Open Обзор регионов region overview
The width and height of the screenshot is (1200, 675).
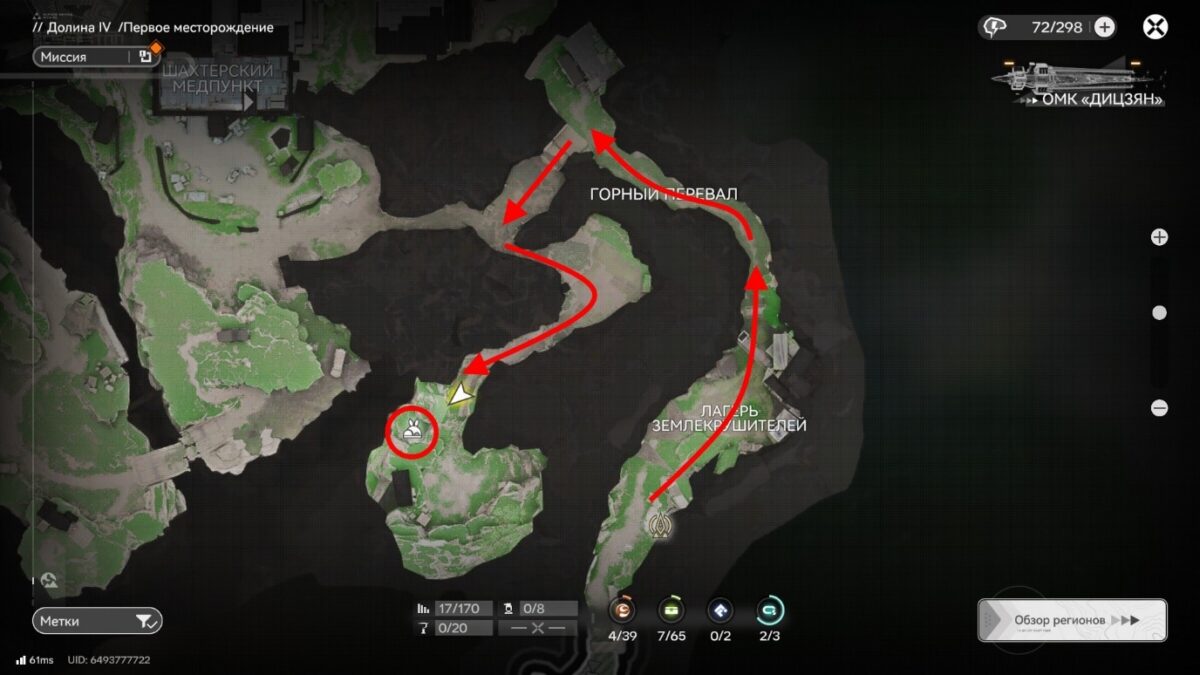pos(1072,620)
